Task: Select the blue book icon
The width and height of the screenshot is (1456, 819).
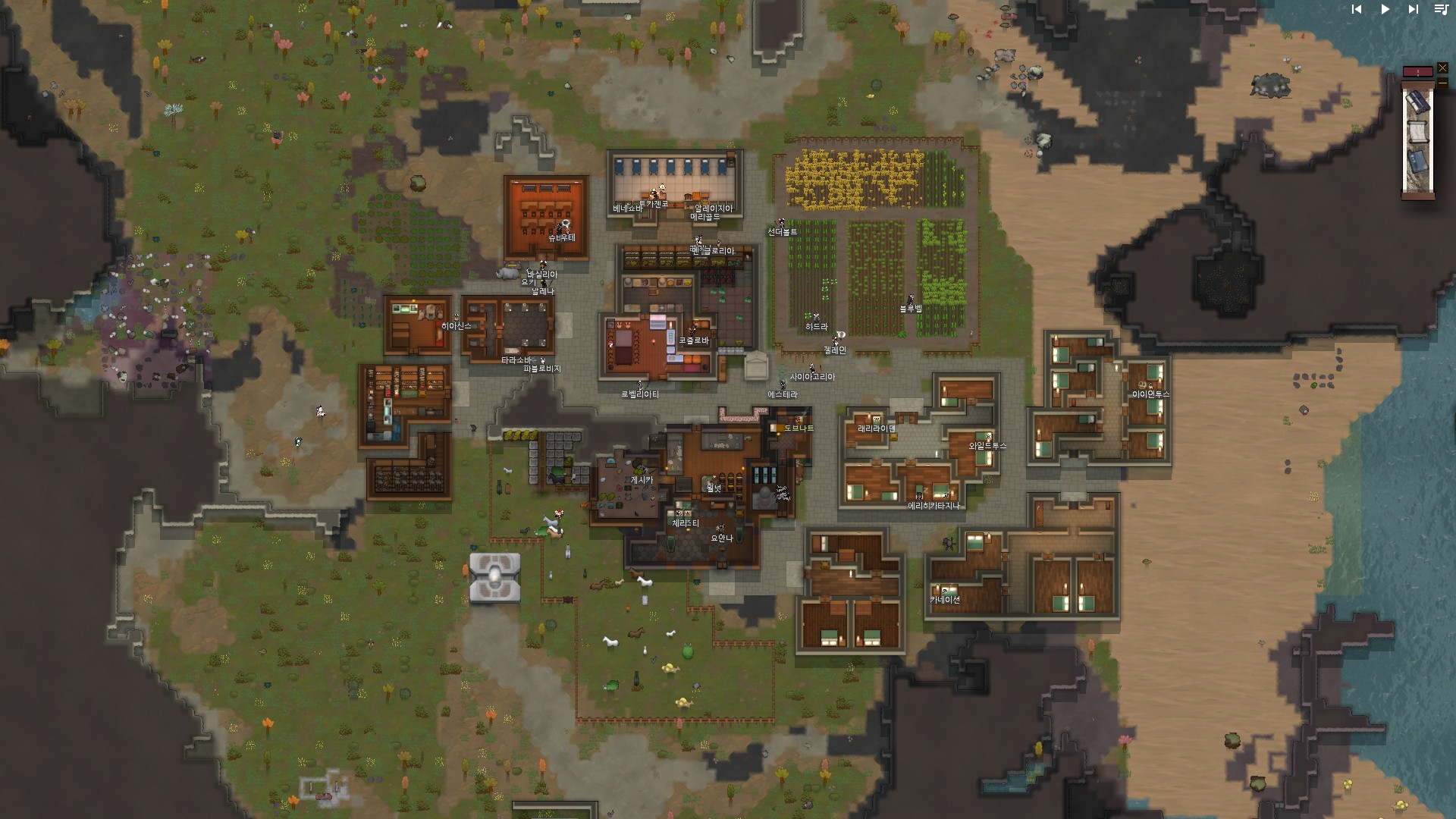Action: coord(1417,163)
